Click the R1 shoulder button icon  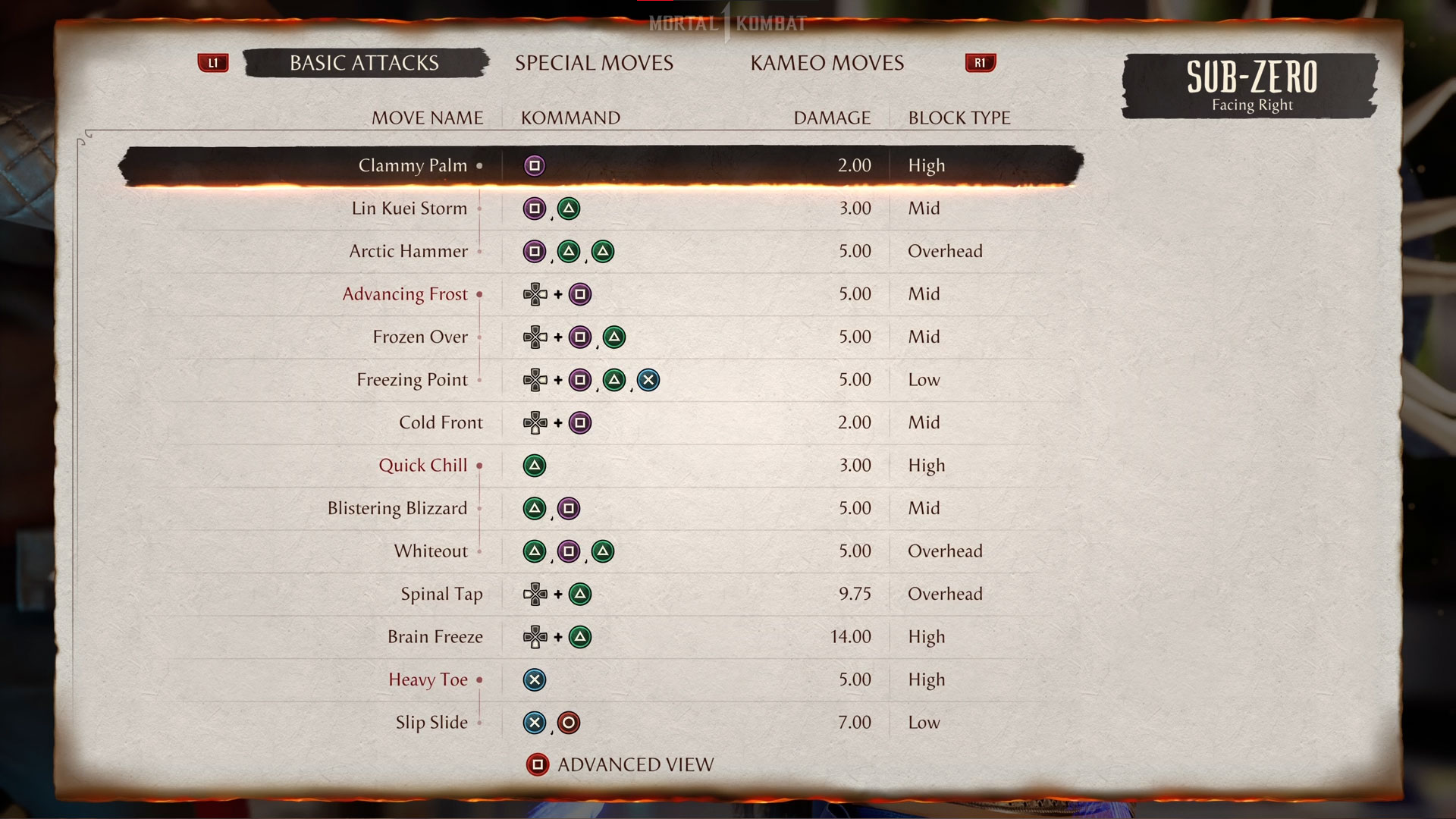click(980, 63)
